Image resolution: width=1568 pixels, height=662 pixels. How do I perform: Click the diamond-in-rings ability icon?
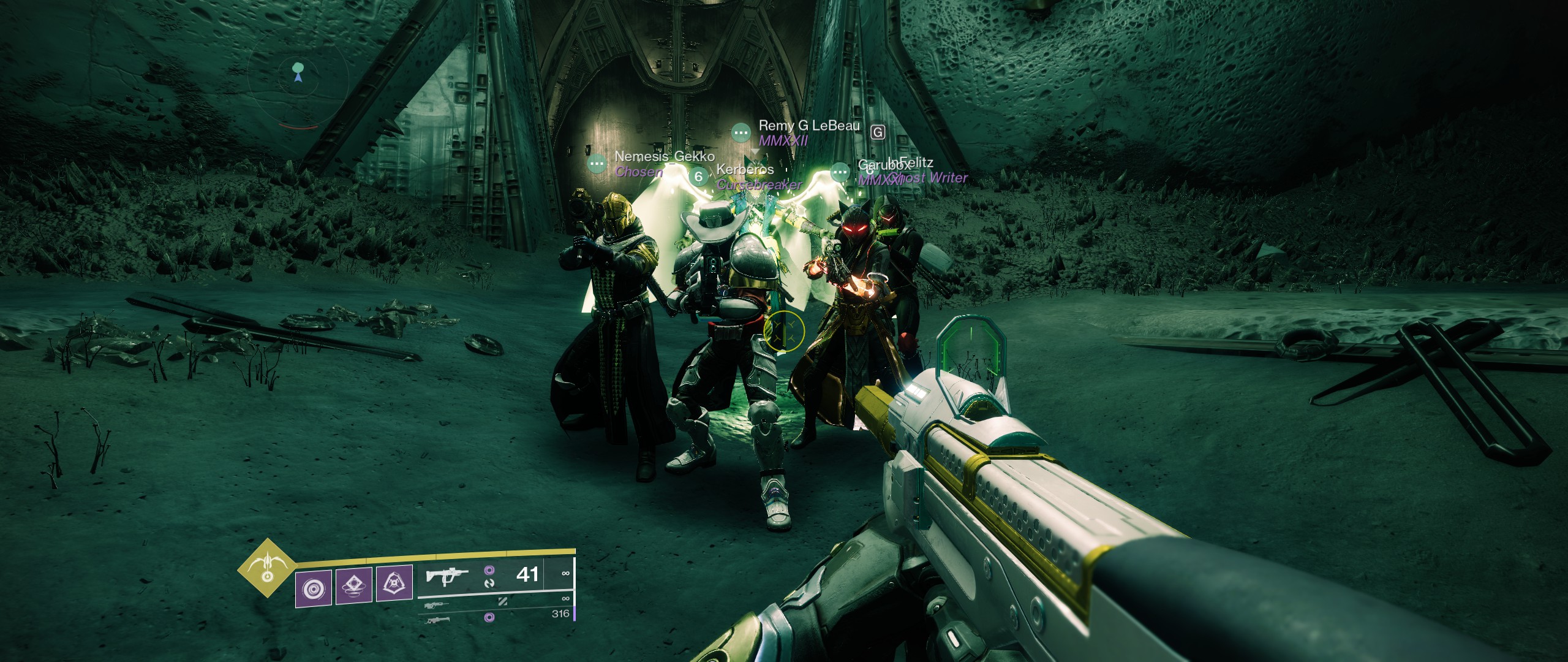point(354,585)
